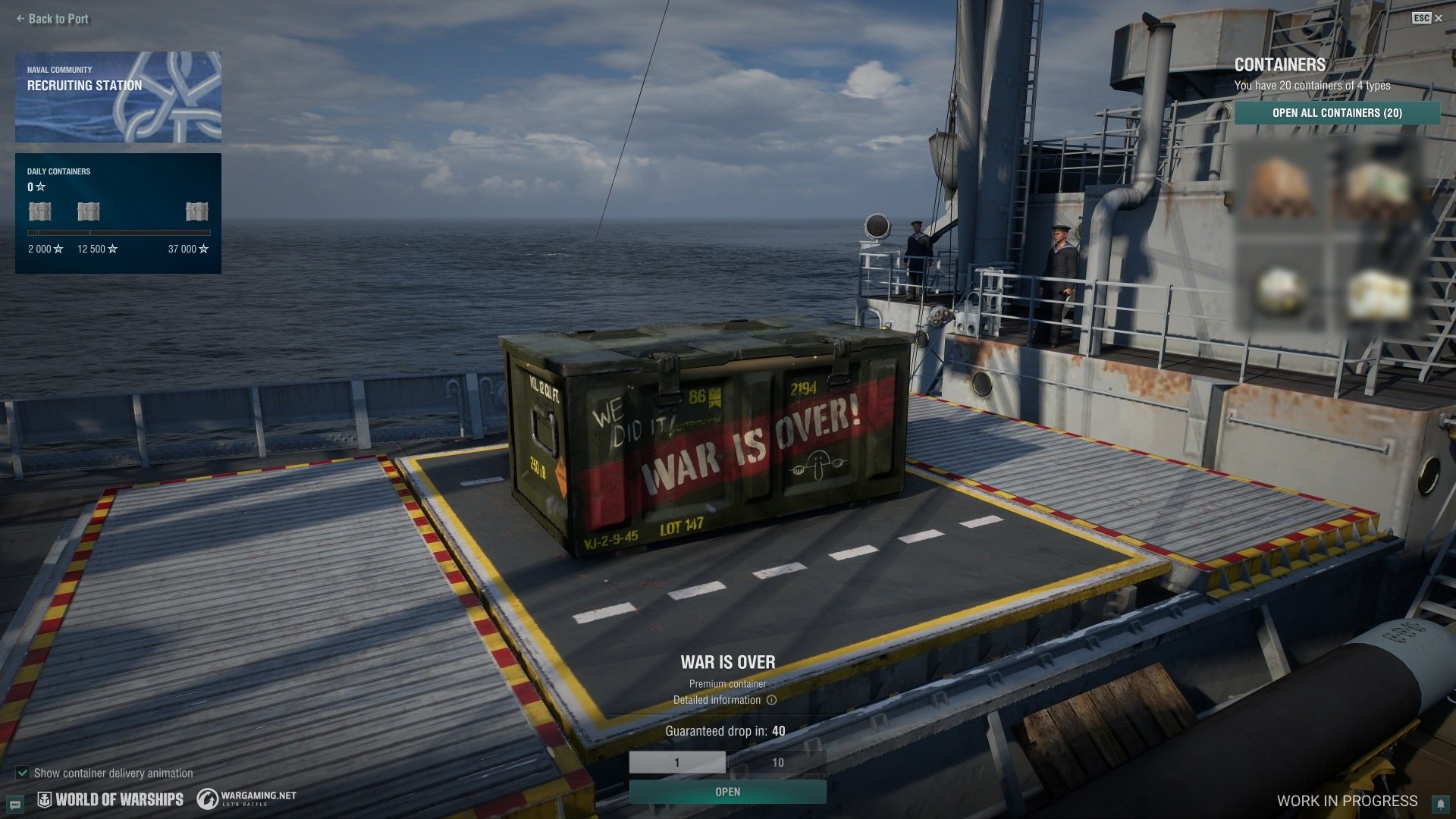This screenshot has height=819, width=1456.
Task: Close the containers screen with X
Action: [1439, 18]
